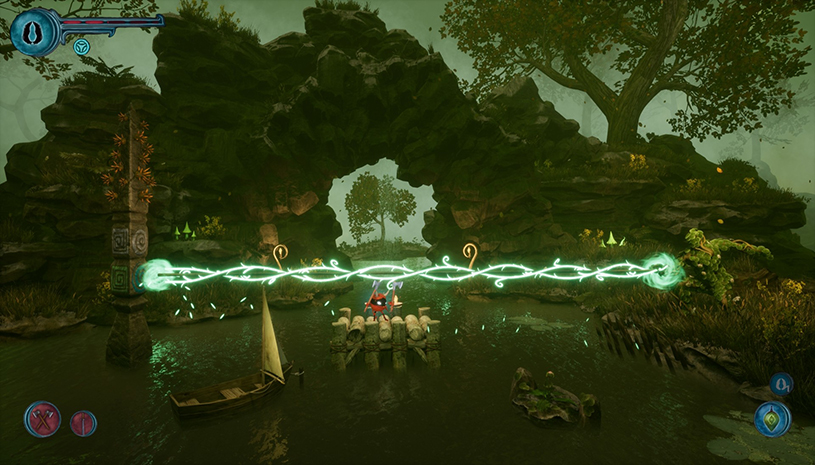The width and height of the screenshot is (815, 465).
Task: Choose the sword weapon icon
Action: [83, 422]
